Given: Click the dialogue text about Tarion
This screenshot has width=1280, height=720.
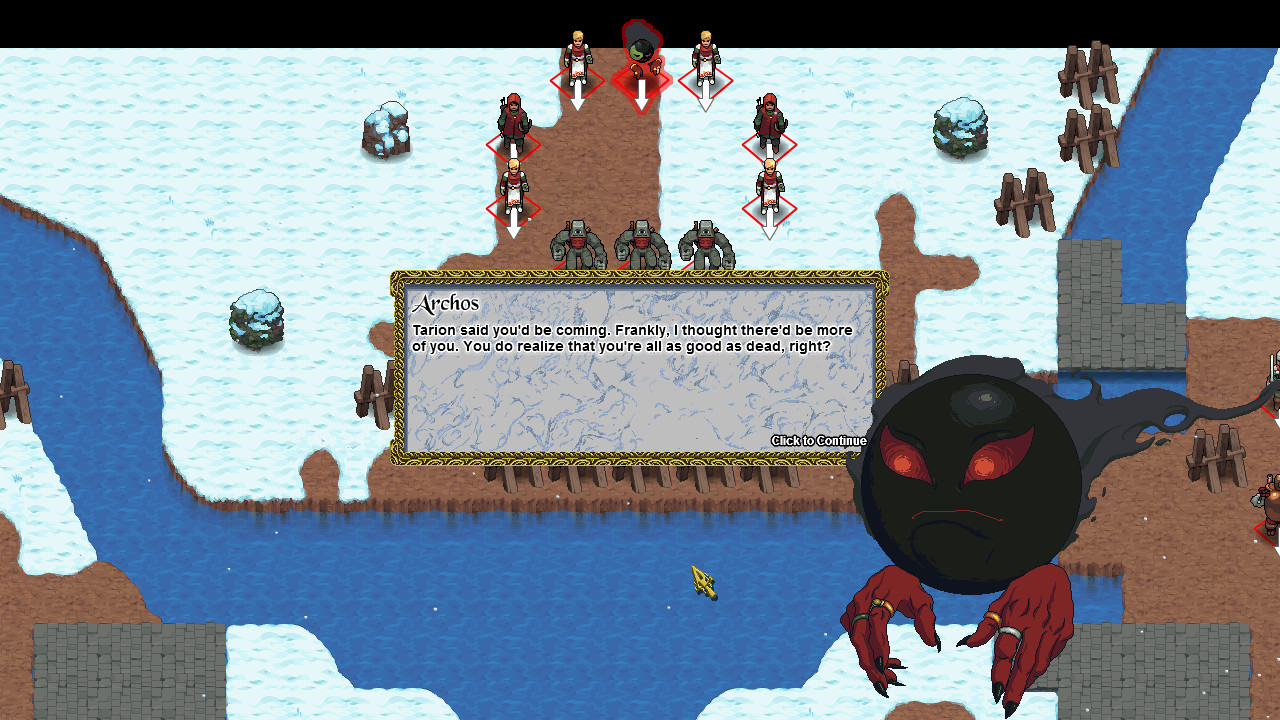Looking at the screenshot, I should [x=630, y=337].
